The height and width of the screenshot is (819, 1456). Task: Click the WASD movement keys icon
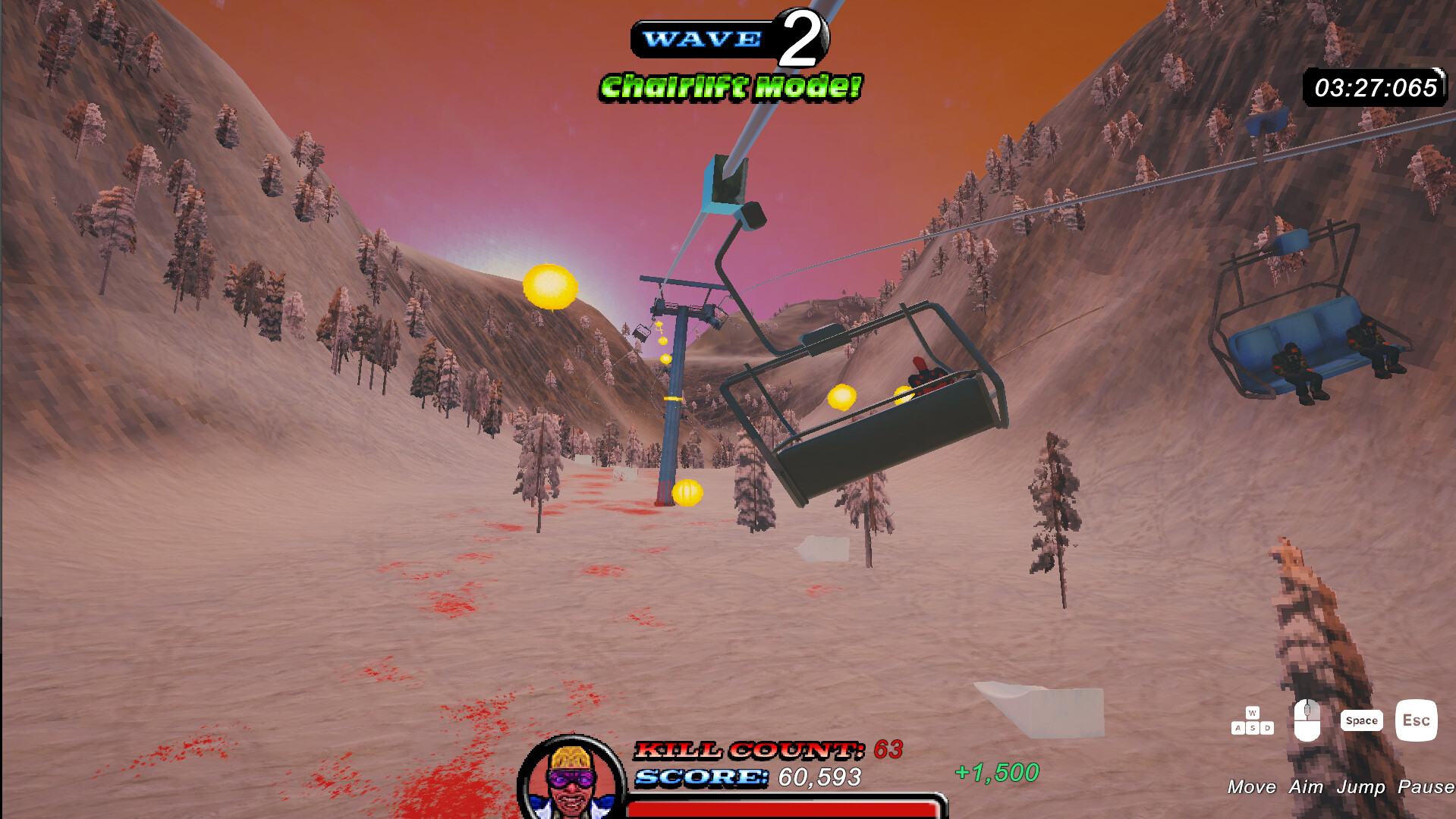click(1253, 720)
